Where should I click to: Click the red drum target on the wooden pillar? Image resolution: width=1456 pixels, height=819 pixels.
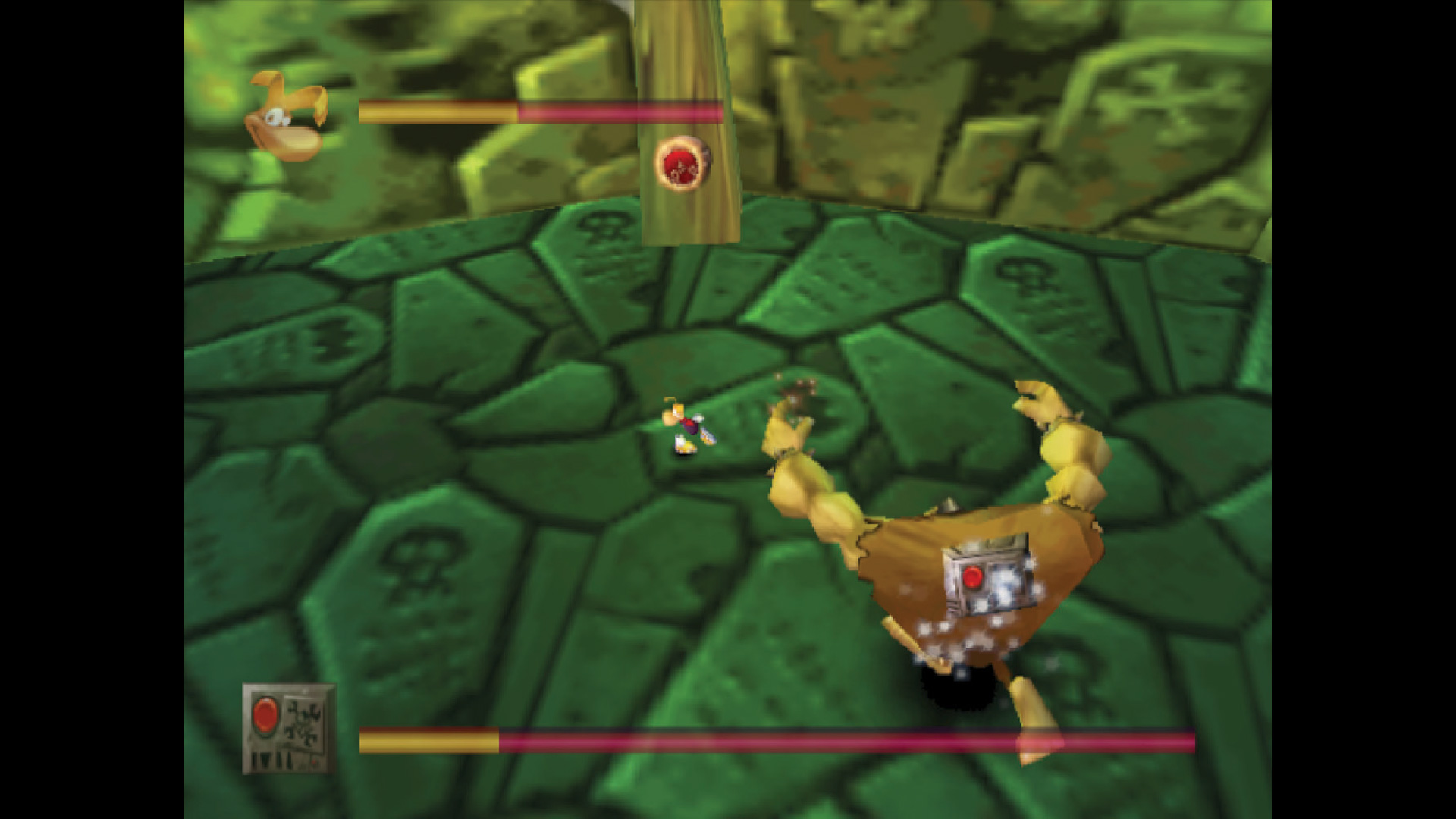pyautogui.click(x=681, y=163)
